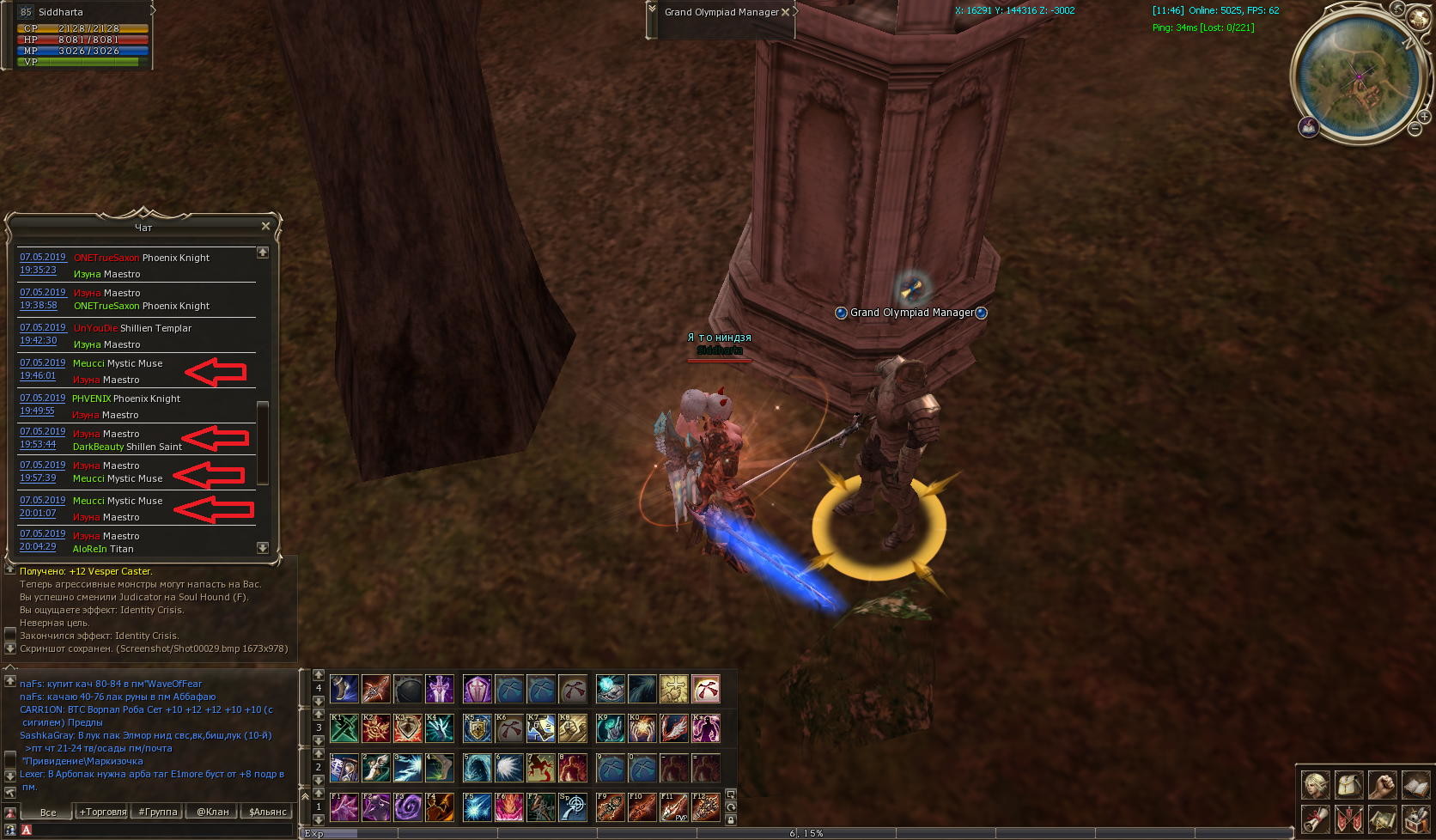Viewport: 1436px width, 840px height.
Task: Open the fist actions menu icon
Action: click(x=1382, y=785)
